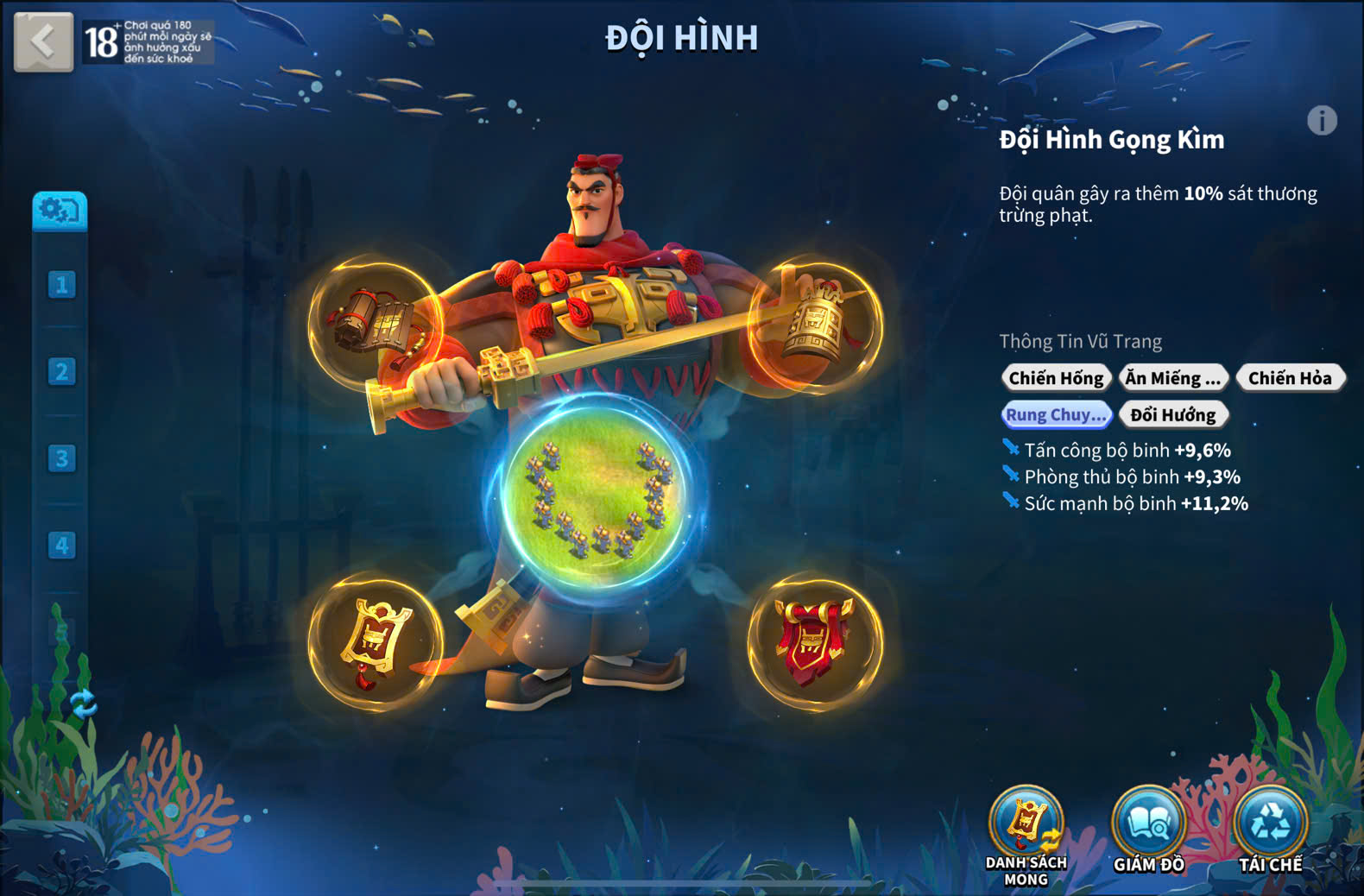Viewport: 1364px width, 896px height.
Task: Go back using the arrow button
Action: (43, 41)
